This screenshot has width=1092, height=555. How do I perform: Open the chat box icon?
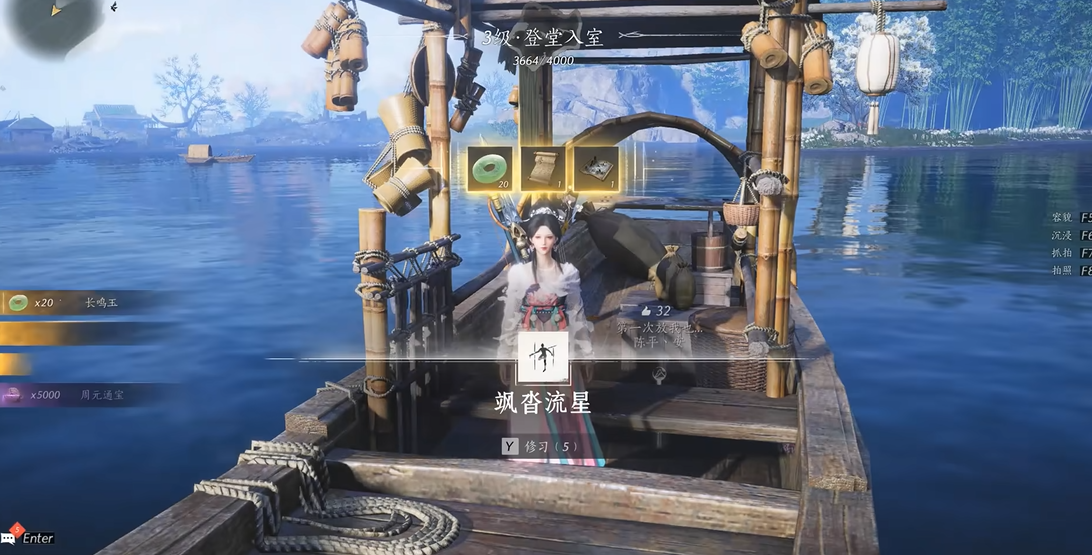13,537
